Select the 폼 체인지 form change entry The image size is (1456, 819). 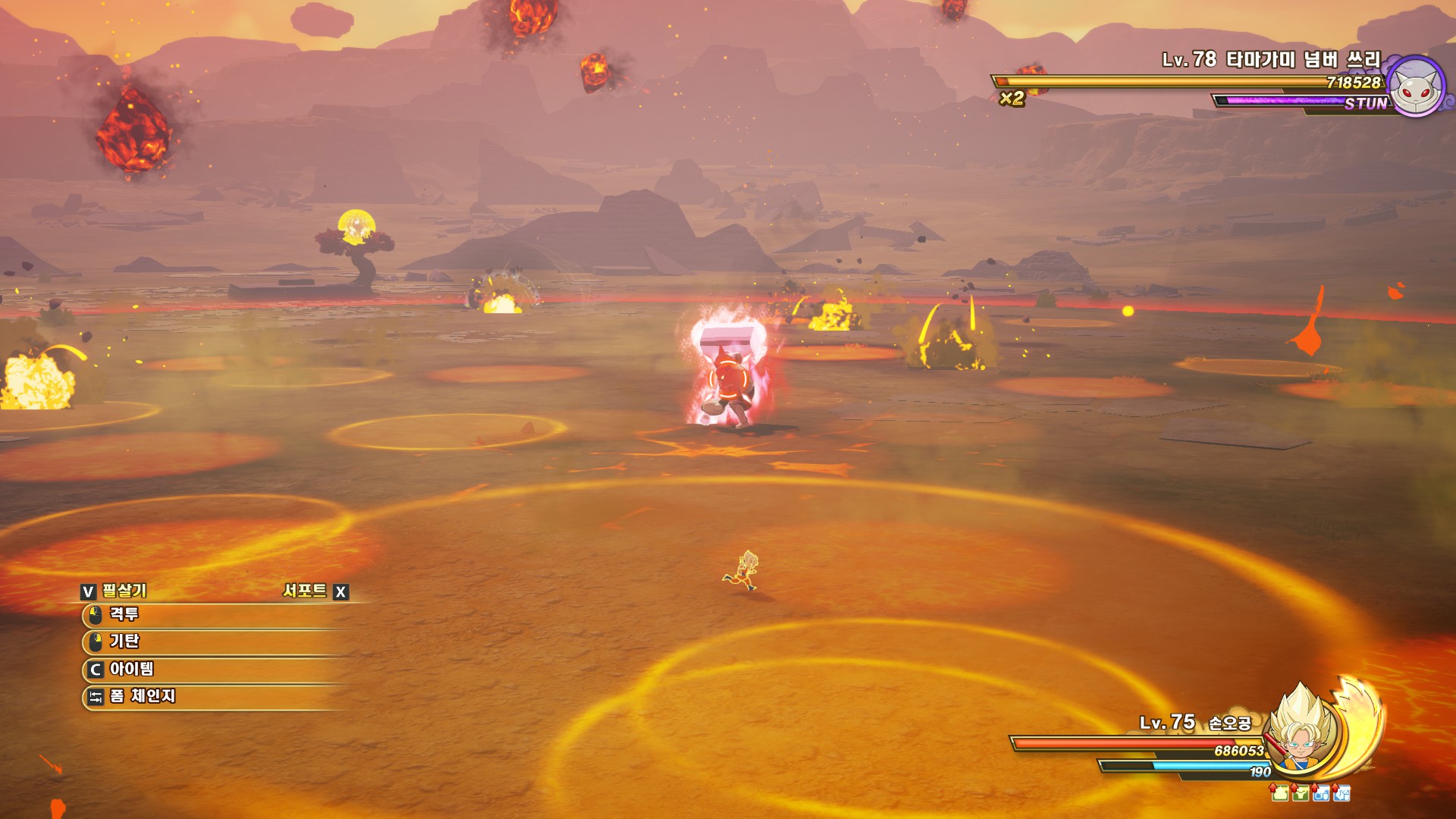(142, 696)
